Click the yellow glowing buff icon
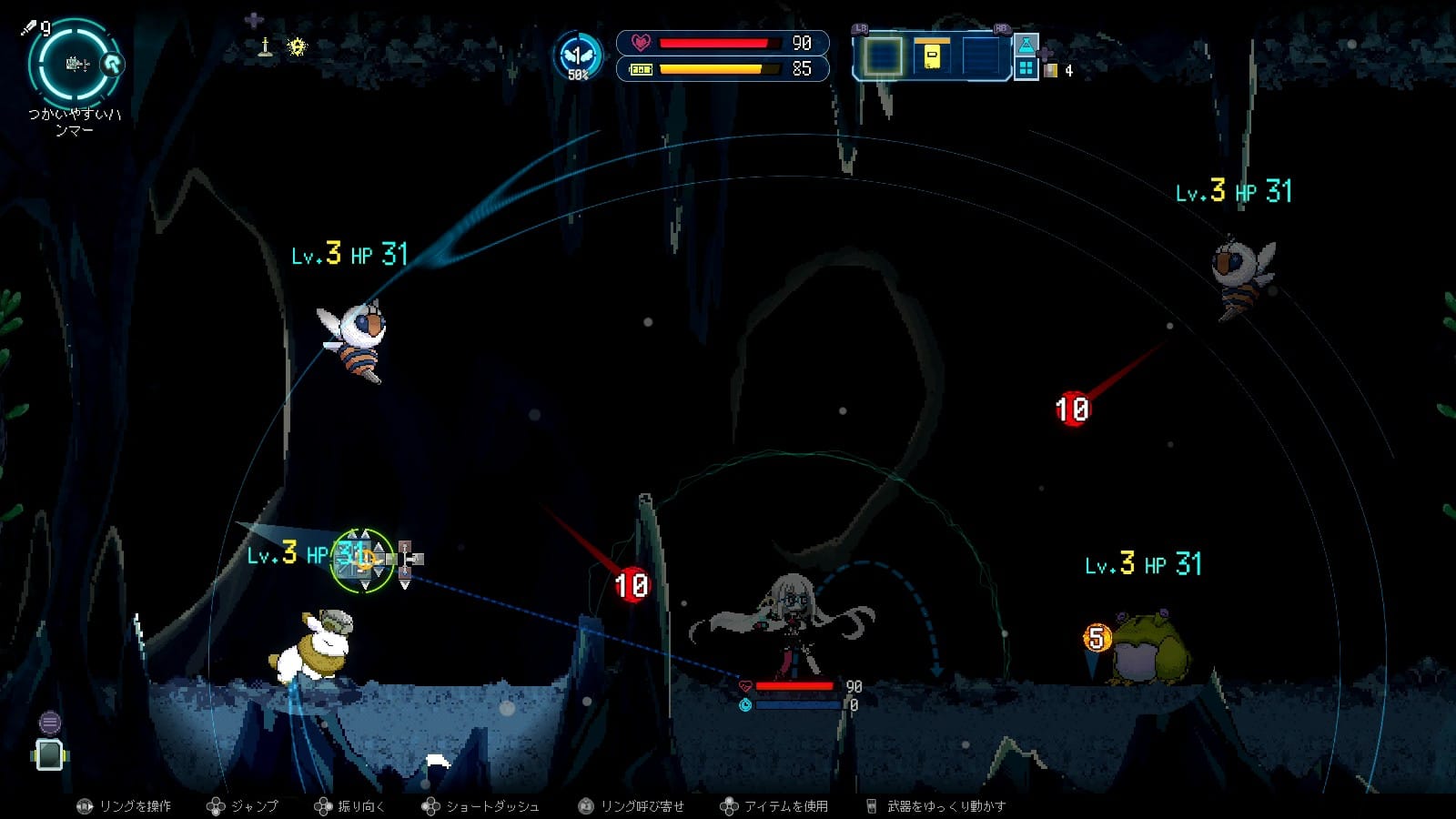 coord(297,47)
